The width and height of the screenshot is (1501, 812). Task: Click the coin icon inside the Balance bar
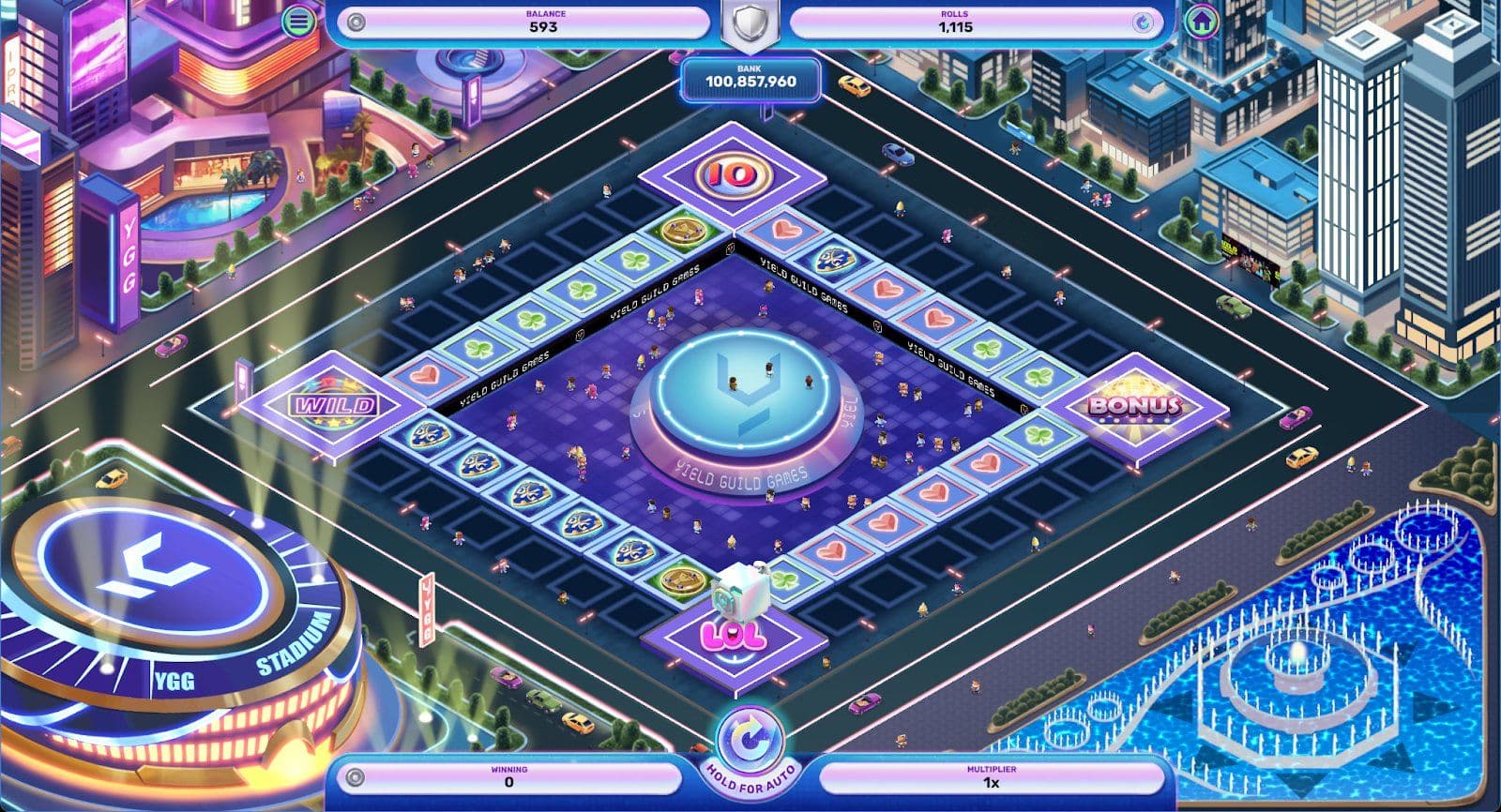coord(355,21)
